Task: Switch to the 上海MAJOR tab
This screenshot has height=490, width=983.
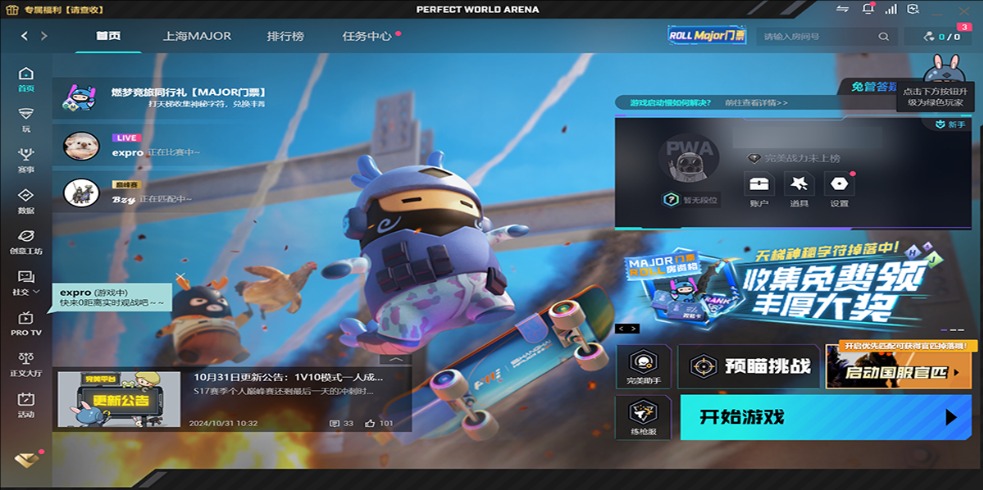Action: [197, 36]
